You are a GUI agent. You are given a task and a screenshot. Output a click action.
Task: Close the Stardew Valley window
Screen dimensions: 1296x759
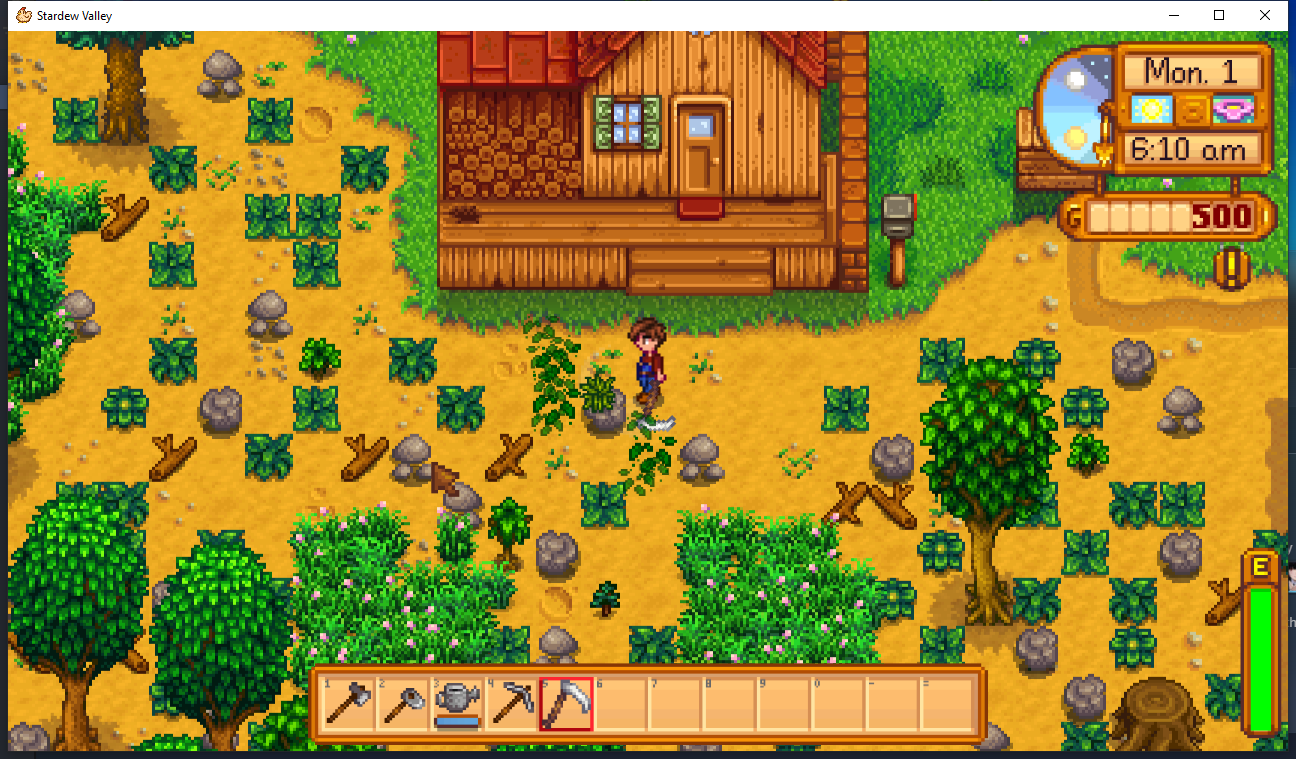tap(1265, 15)
